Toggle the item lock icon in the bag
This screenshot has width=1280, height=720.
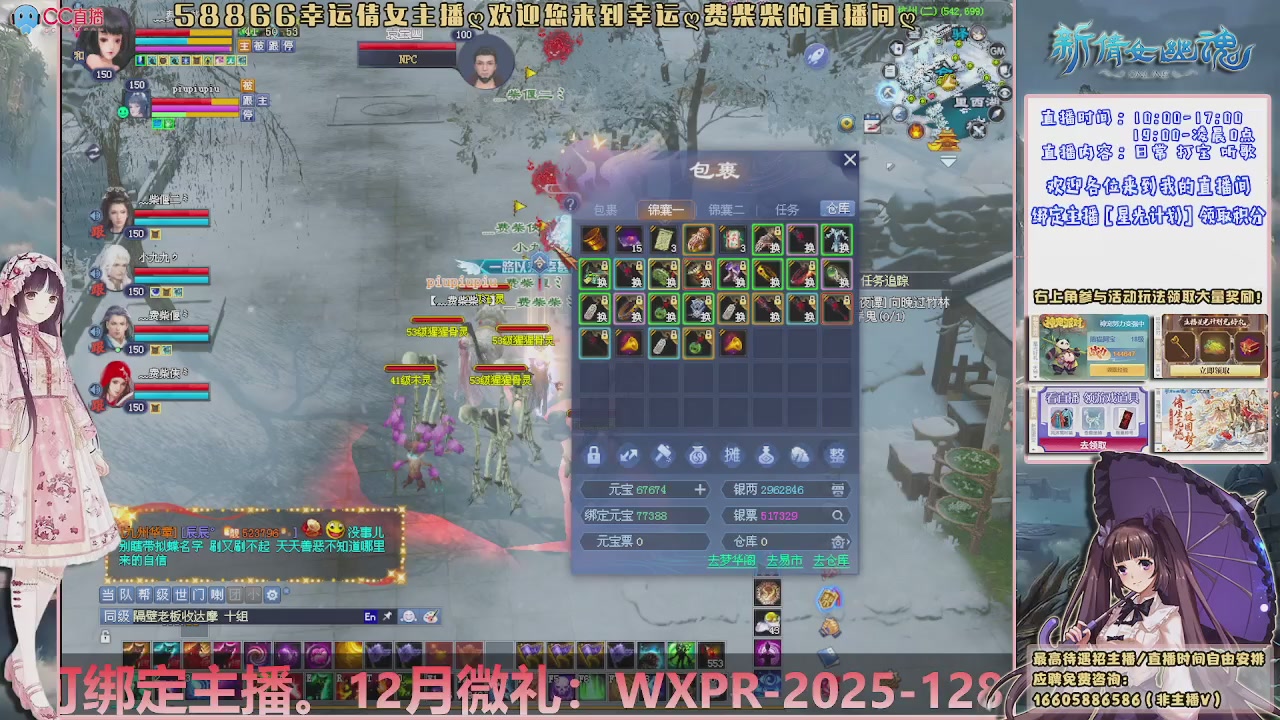[594, 456]
